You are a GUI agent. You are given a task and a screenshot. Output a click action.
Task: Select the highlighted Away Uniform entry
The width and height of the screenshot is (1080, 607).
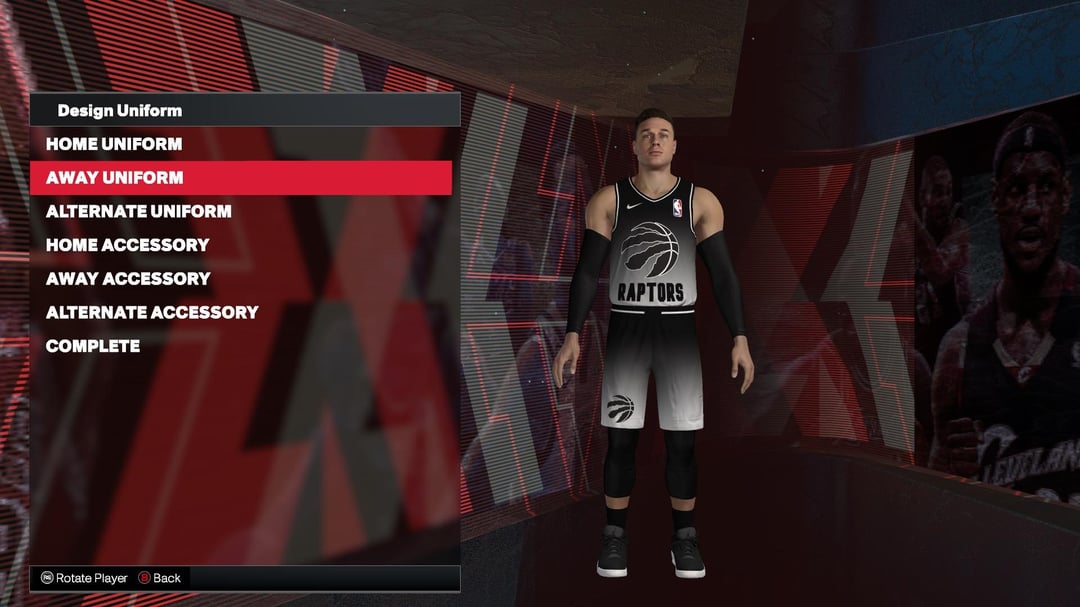(115, 178)
